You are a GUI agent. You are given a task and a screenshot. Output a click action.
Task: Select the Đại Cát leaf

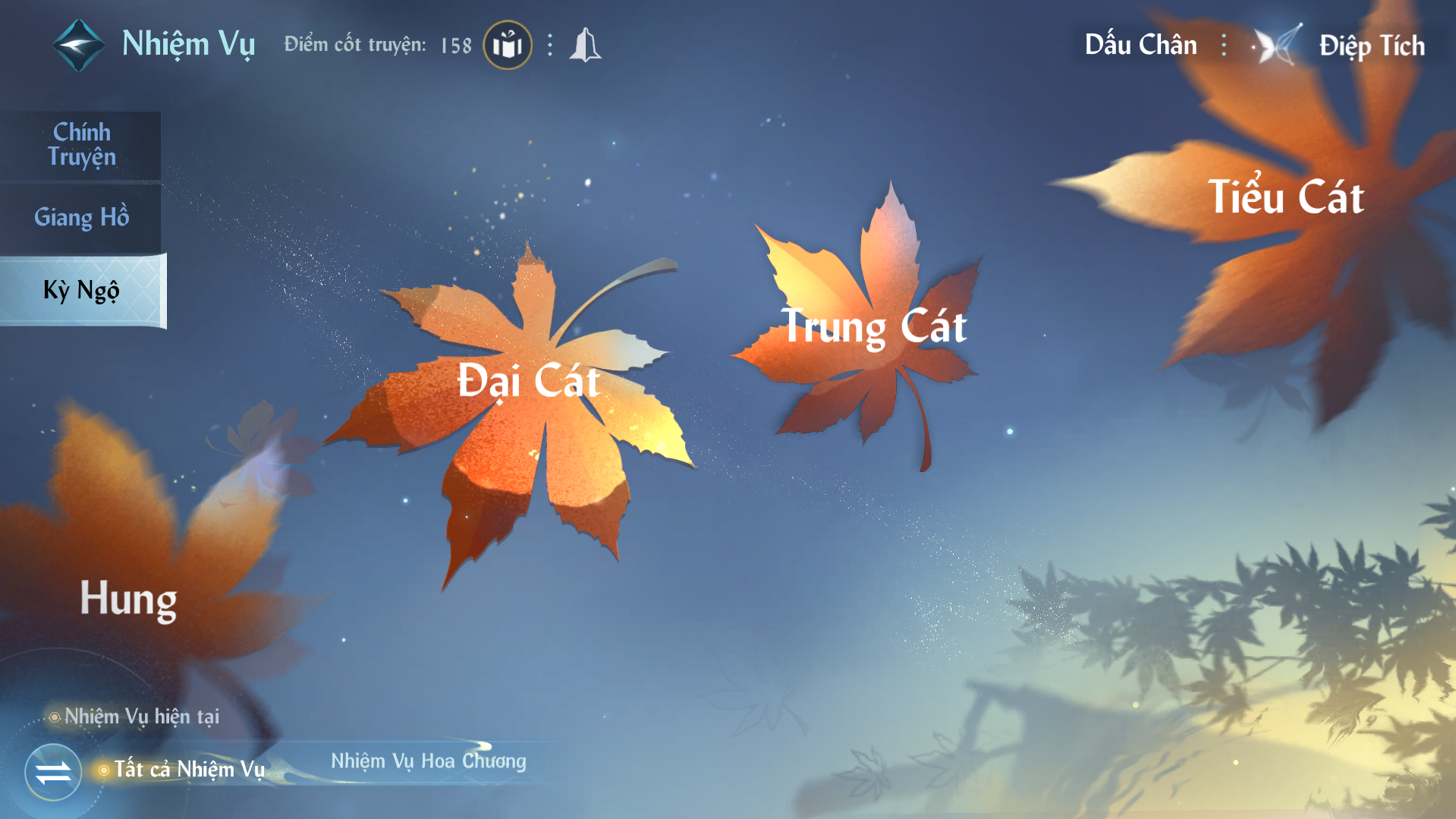(x=529, y=381)
